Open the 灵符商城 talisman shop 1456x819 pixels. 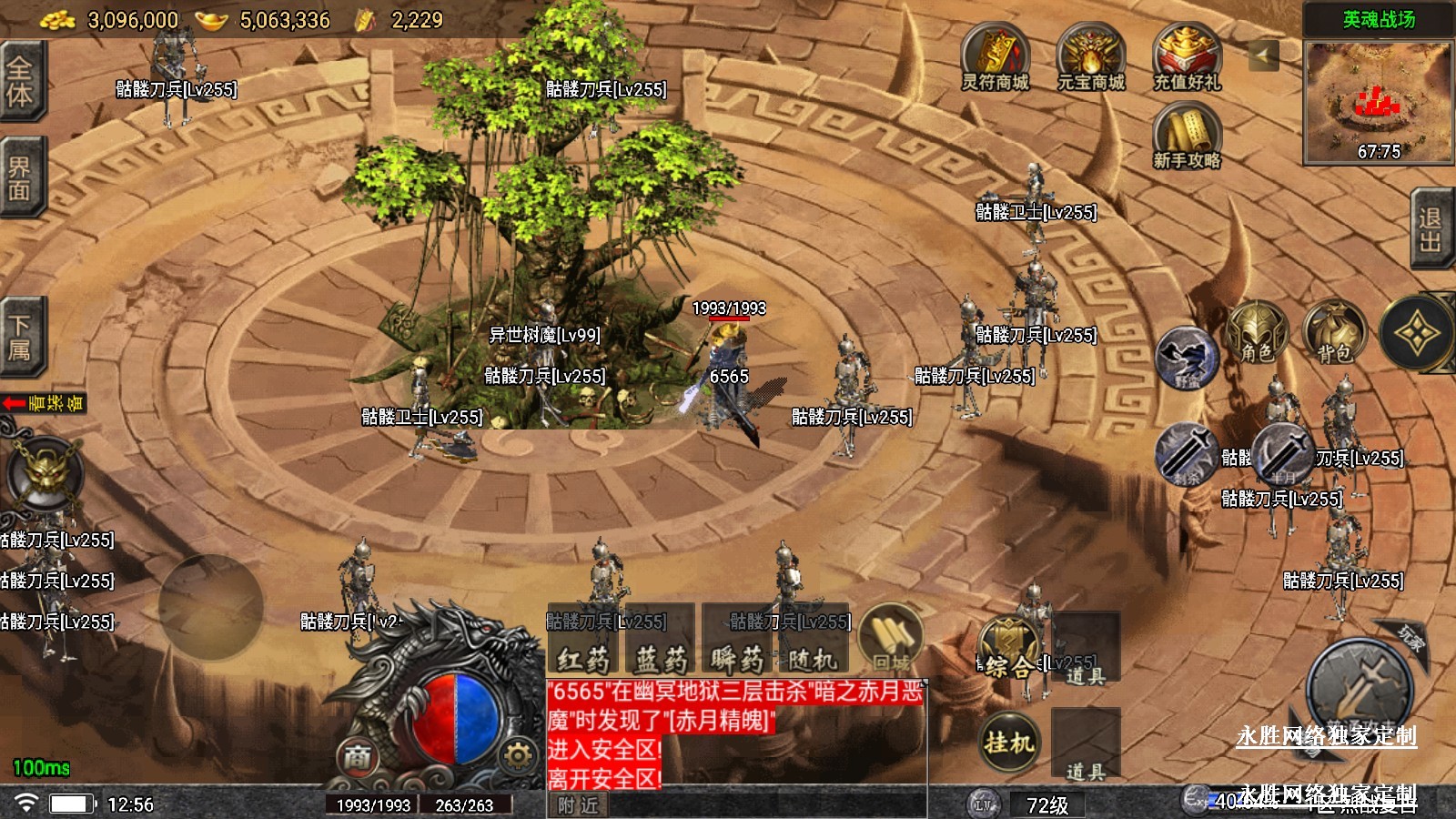click(x=996, y=56)
